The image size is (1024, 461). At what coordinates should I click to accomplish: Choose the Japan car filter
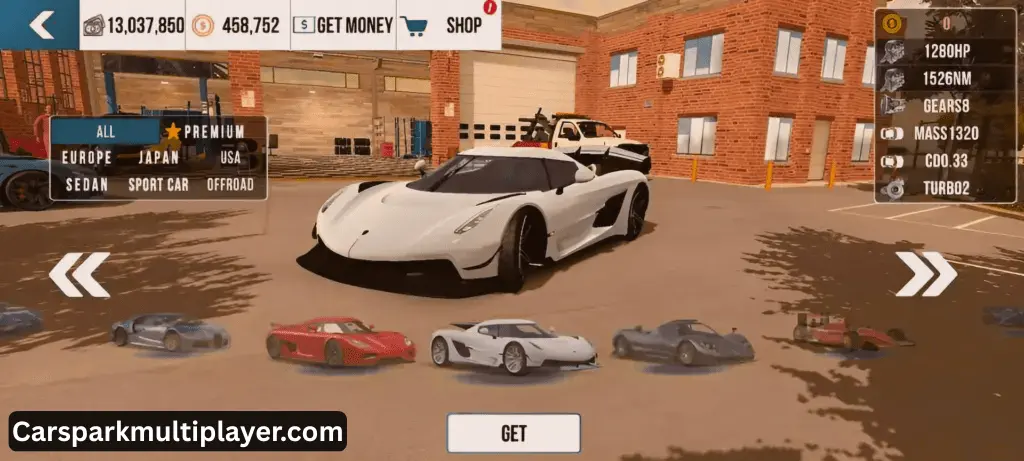pyautogui.click(x=158, y=157)
